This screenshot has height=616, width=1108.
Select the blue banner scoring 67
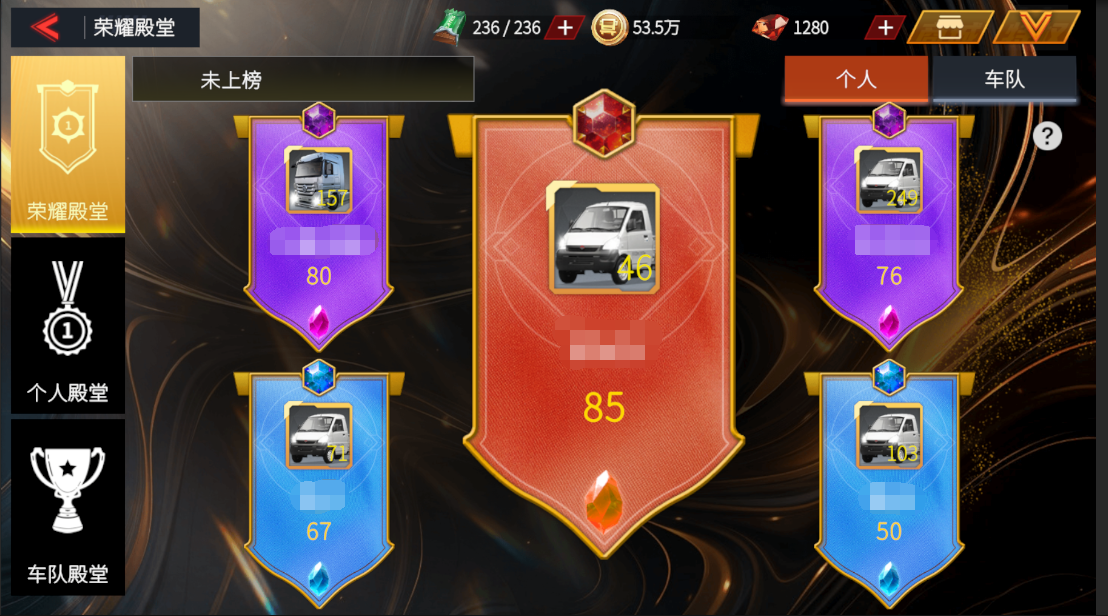click(x=319, y=480)
